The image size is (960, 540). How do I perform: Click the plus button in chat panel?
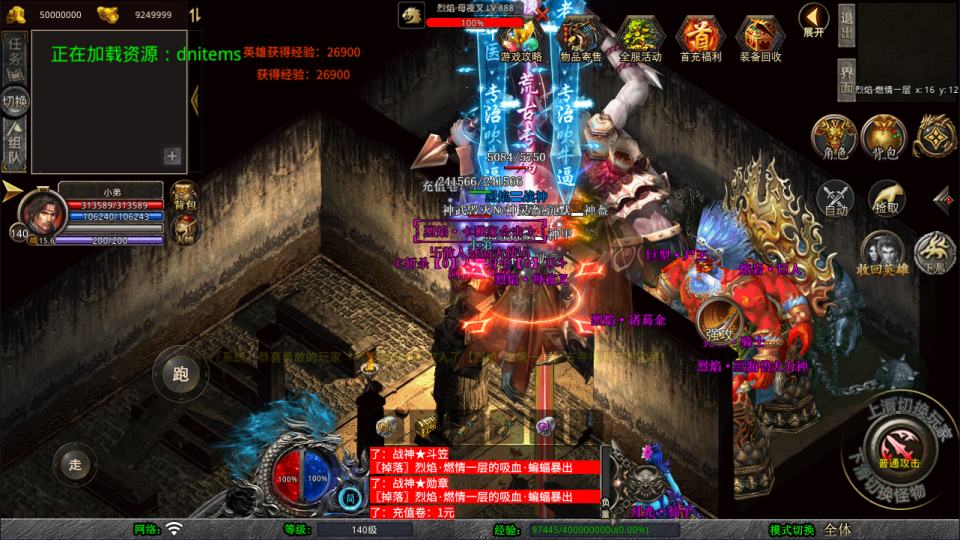pos(172,156)
